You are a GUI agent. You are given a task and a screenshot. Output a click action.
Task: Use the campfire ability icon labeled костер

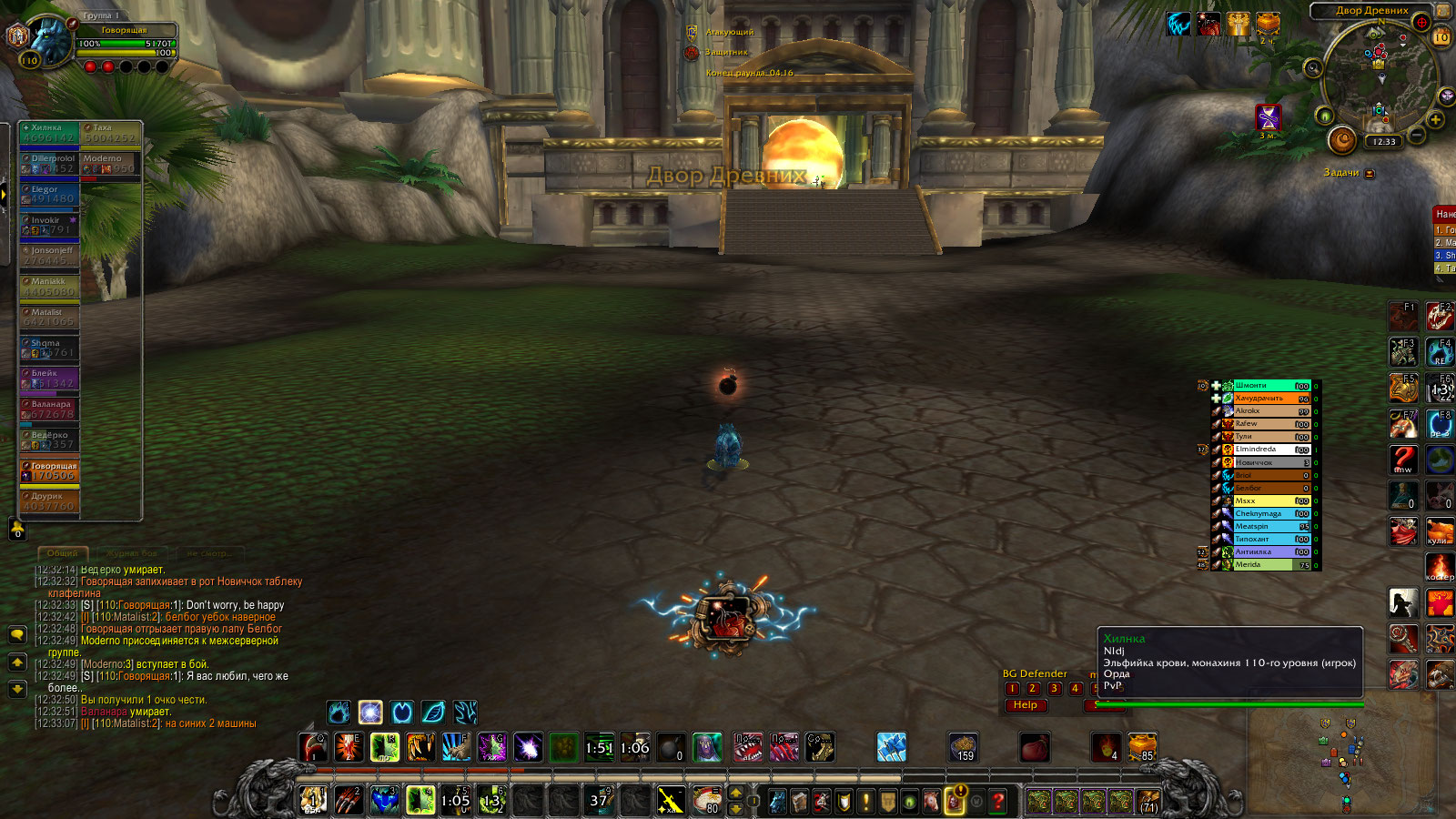1439,567
